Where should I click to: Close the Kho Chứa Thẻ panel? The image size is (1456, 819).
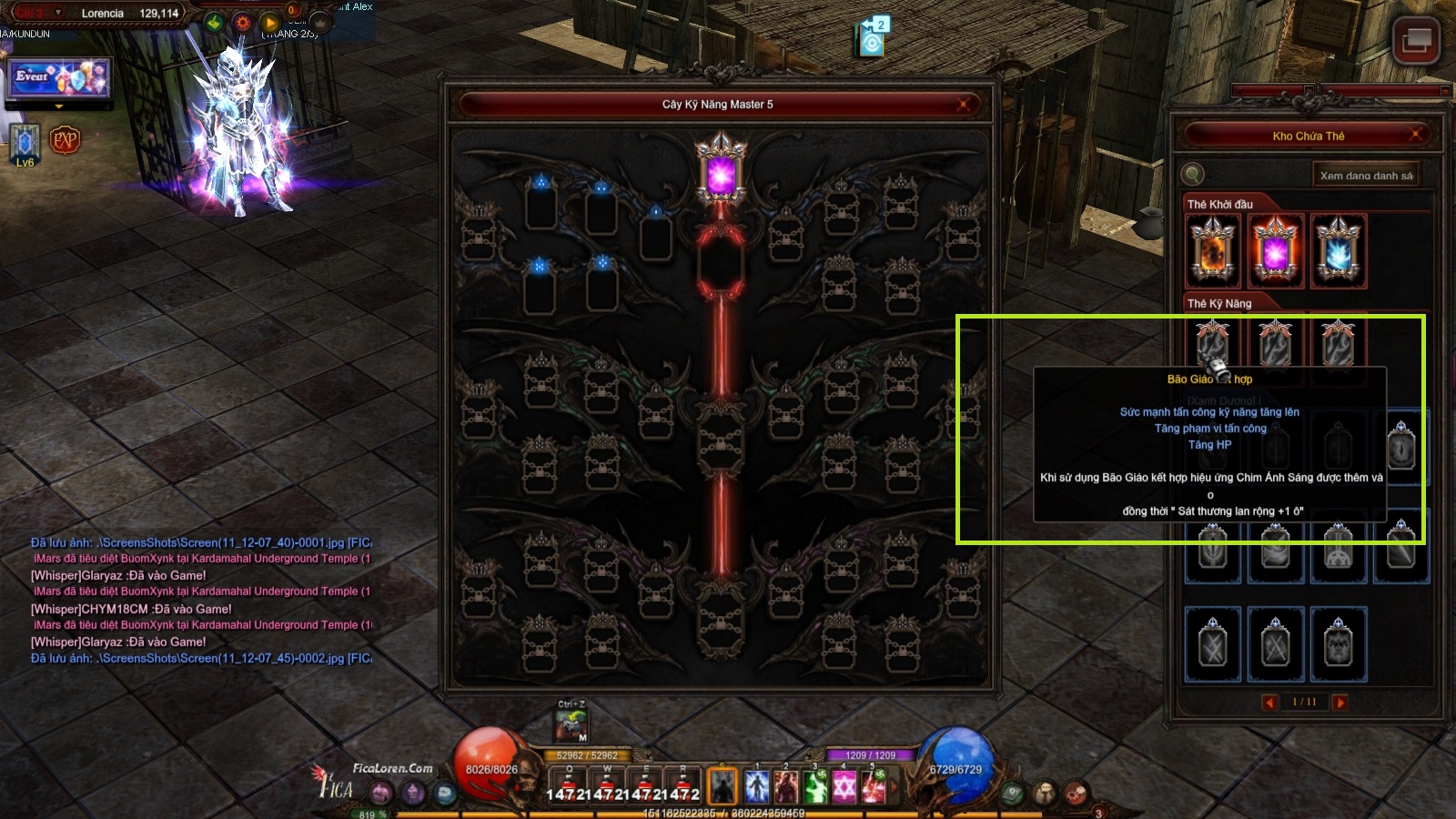pos(1415,136)
